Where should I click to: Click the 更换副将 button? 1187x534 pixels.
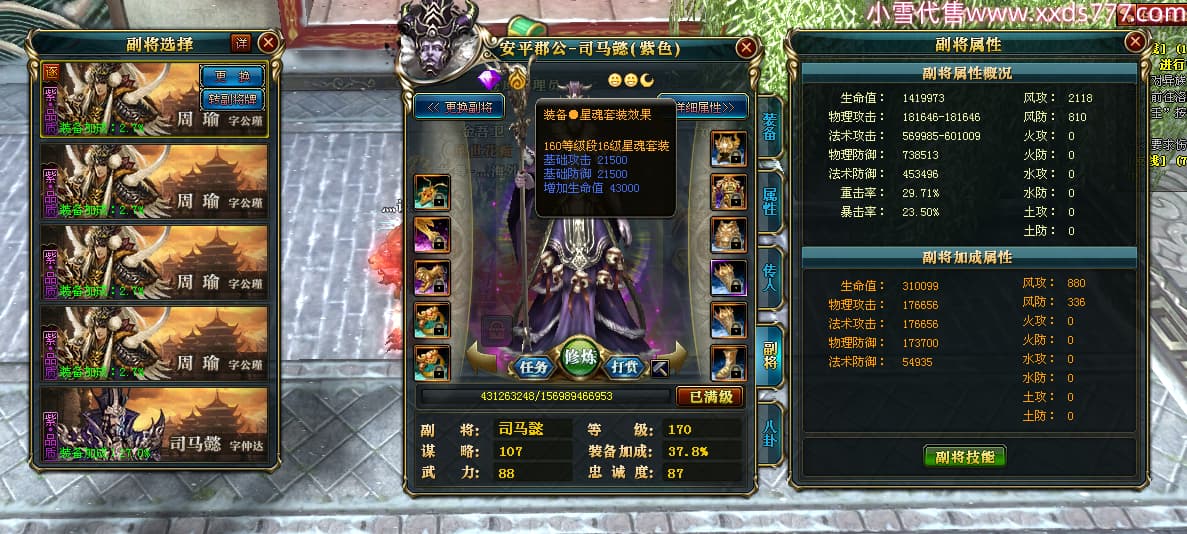[459, 106]
